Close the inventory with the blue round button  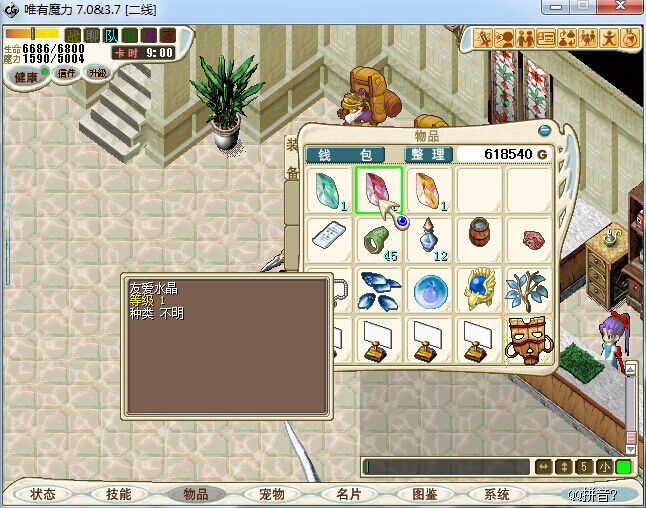tap(545, 130)
